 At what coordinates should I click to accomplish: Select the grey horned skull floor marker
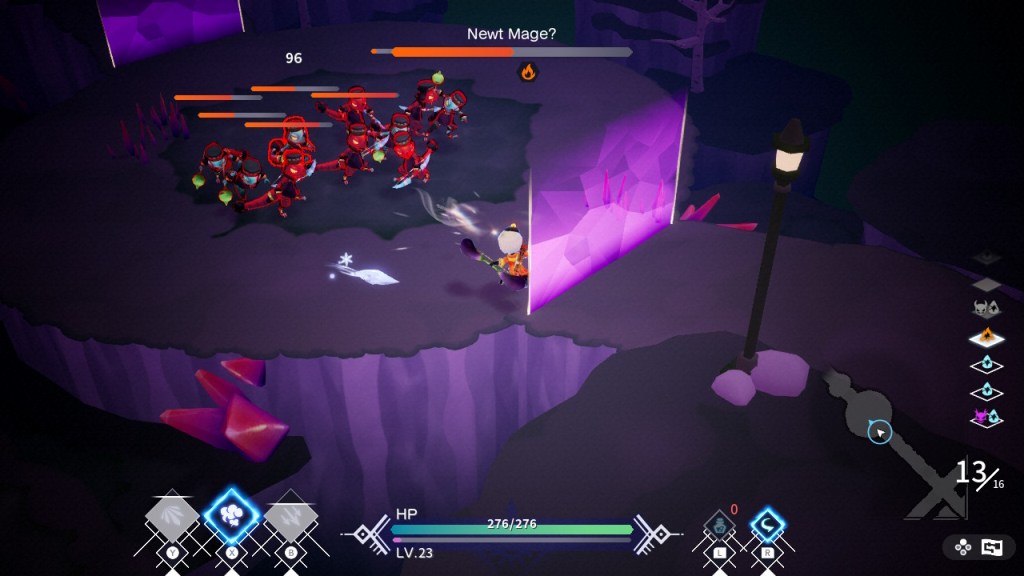click(x=986, y=310)
